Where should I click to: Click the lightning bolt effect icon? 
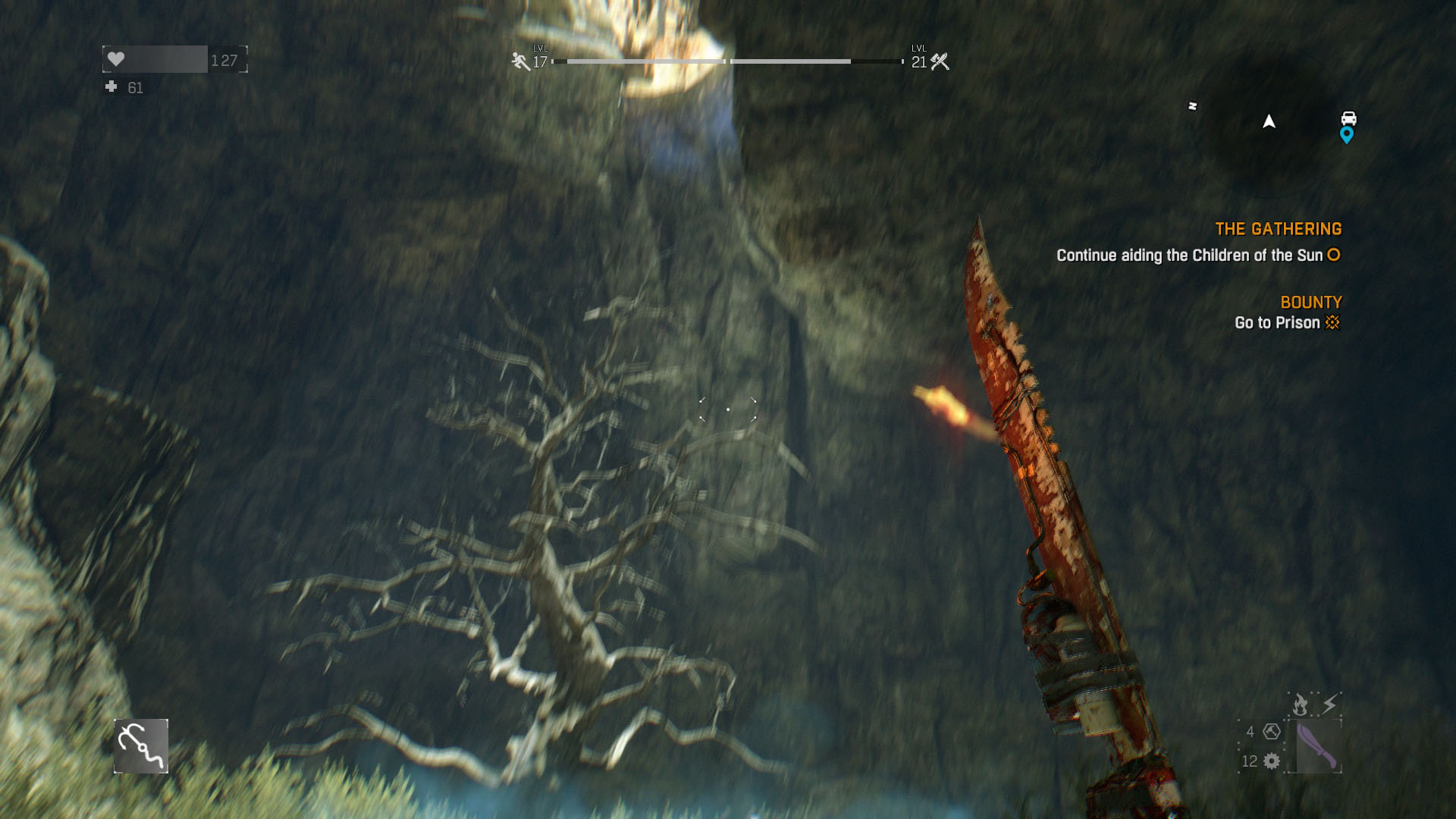[1329, 705]
